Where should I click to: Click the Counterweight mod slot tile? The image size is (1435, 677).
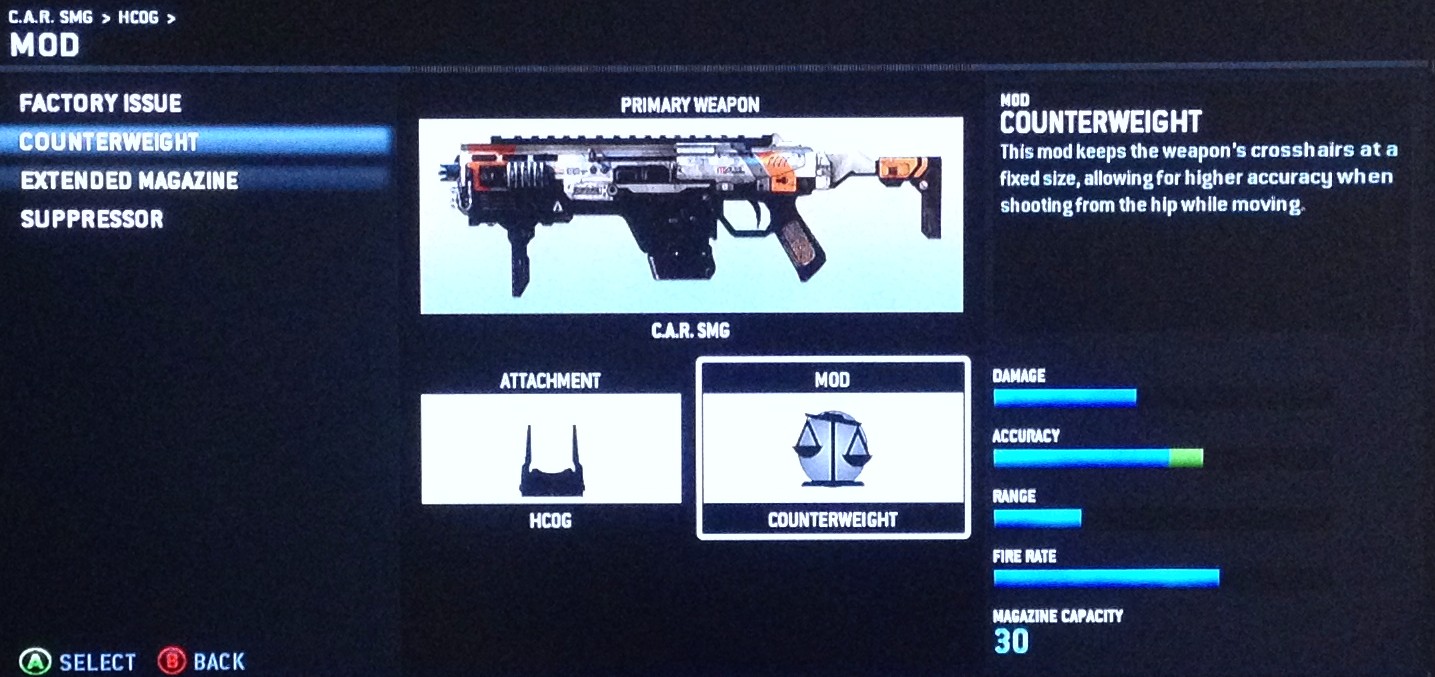click(832, 448)
